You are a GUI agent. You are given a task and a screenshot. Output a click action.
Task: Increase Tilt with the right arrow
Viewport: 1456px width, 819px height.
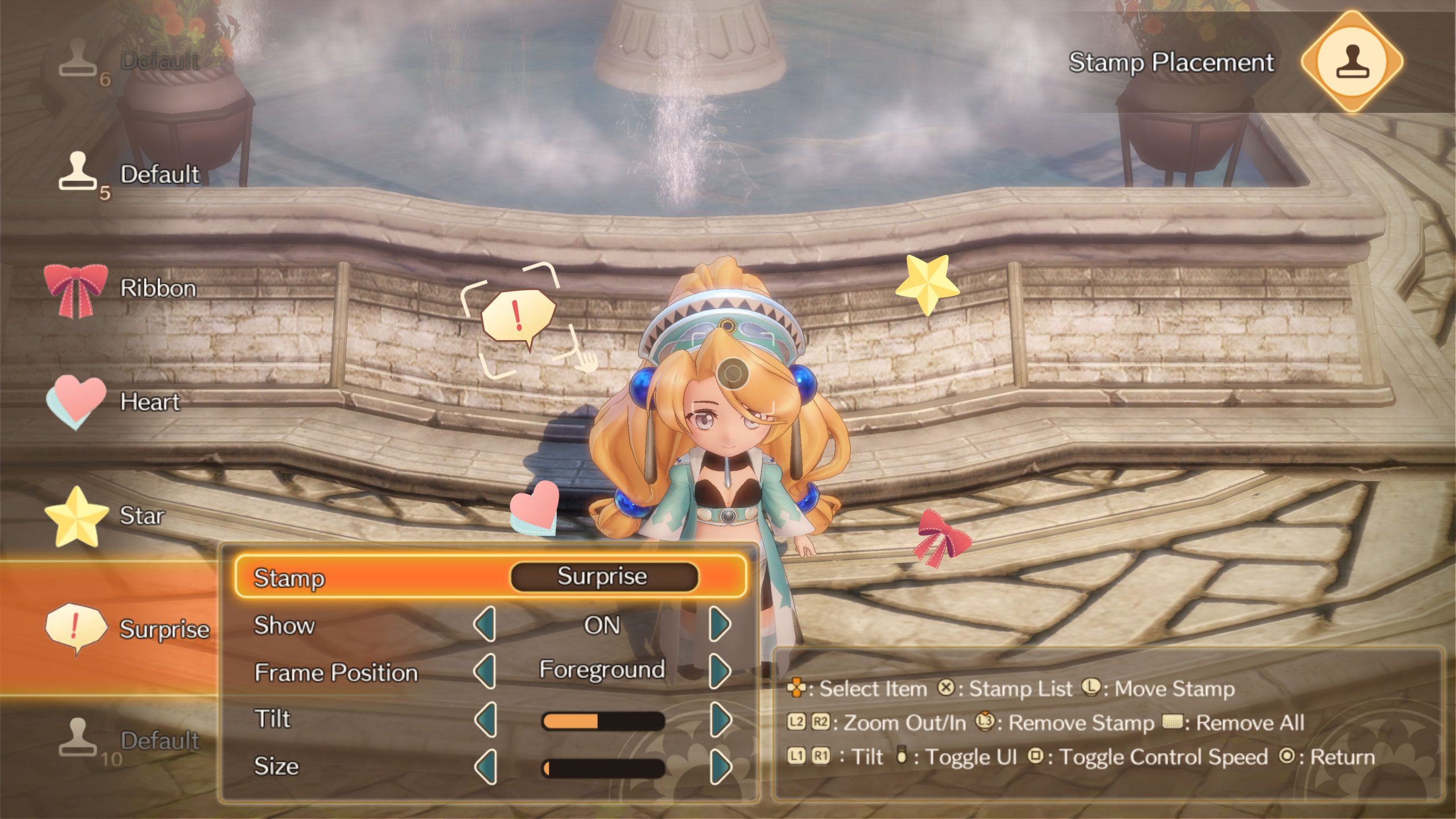click(720, 719)
